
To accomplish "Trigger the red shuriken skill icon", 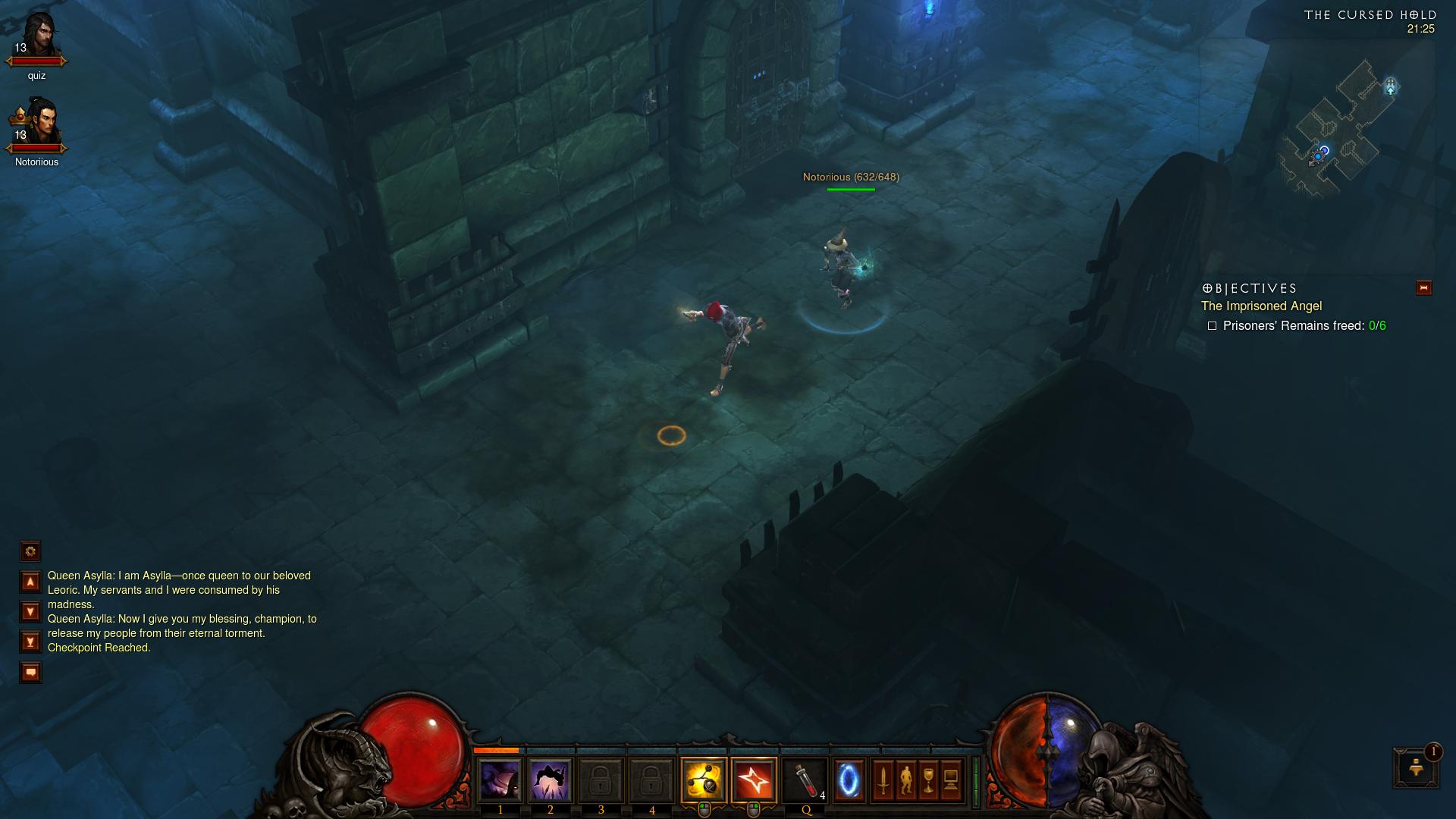I will 754,780.
